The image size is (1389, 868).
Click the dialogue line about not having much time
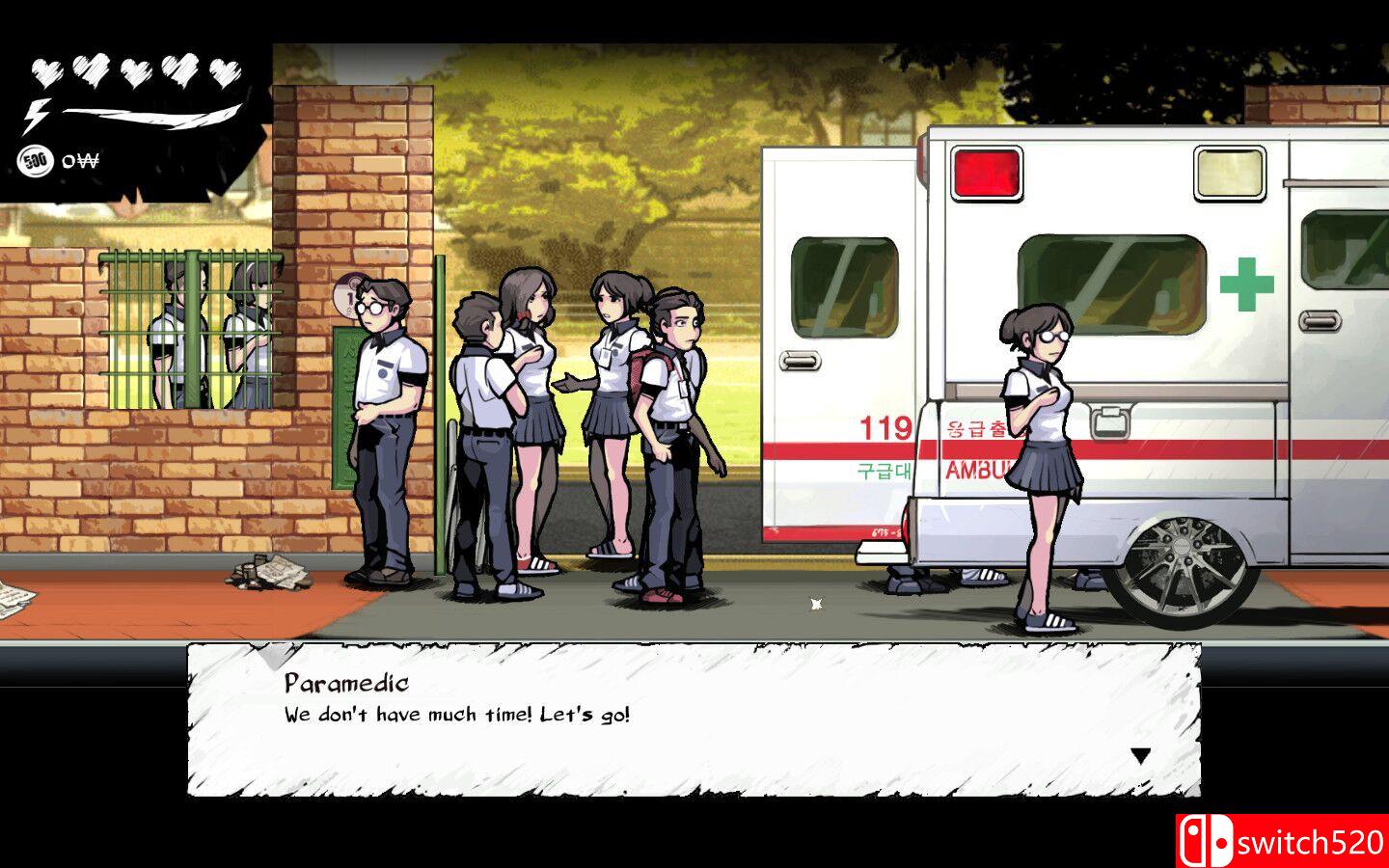(453, 716)
